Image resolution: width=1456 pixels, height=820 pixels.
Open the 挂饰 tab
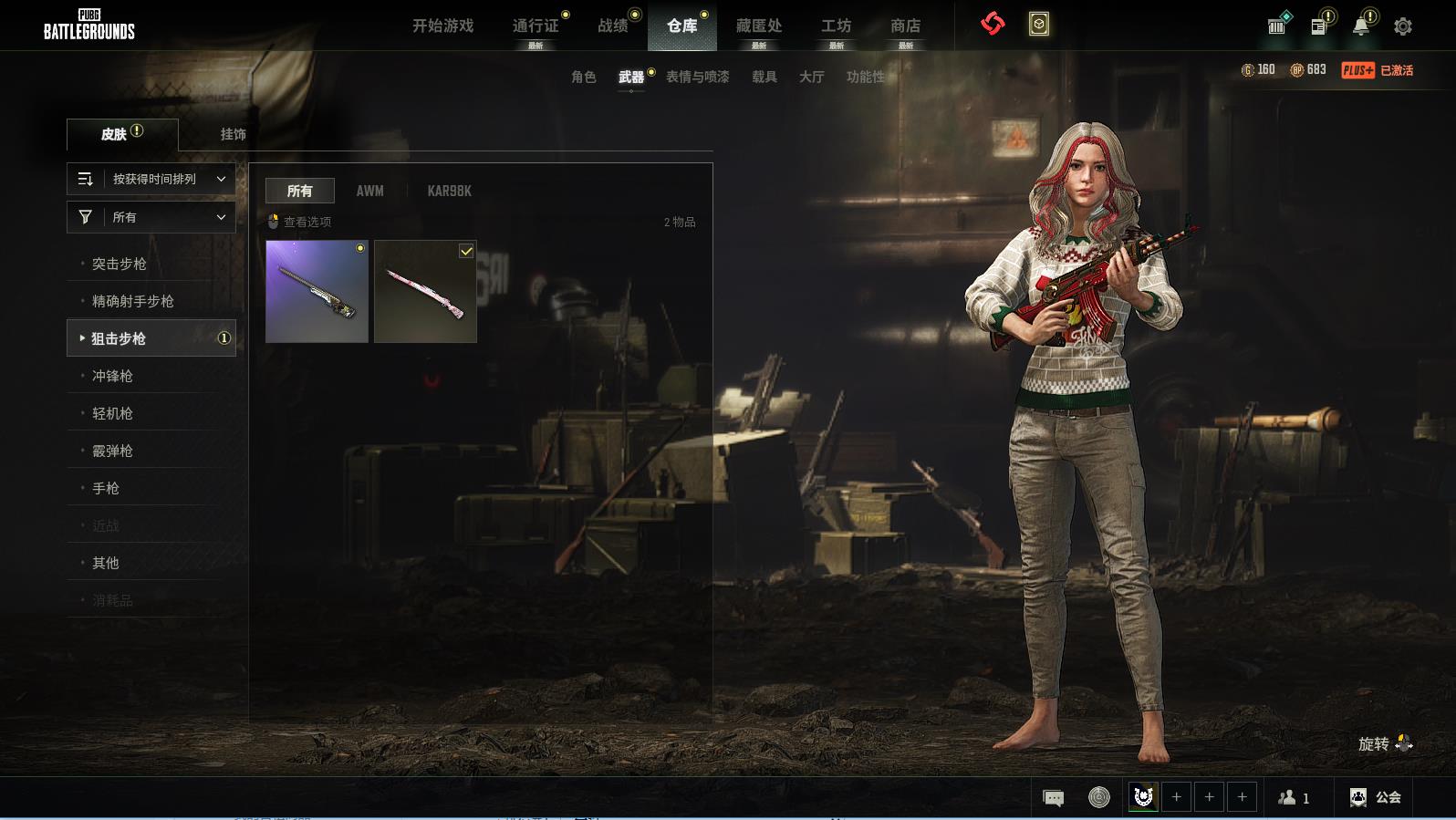[233, 134]
